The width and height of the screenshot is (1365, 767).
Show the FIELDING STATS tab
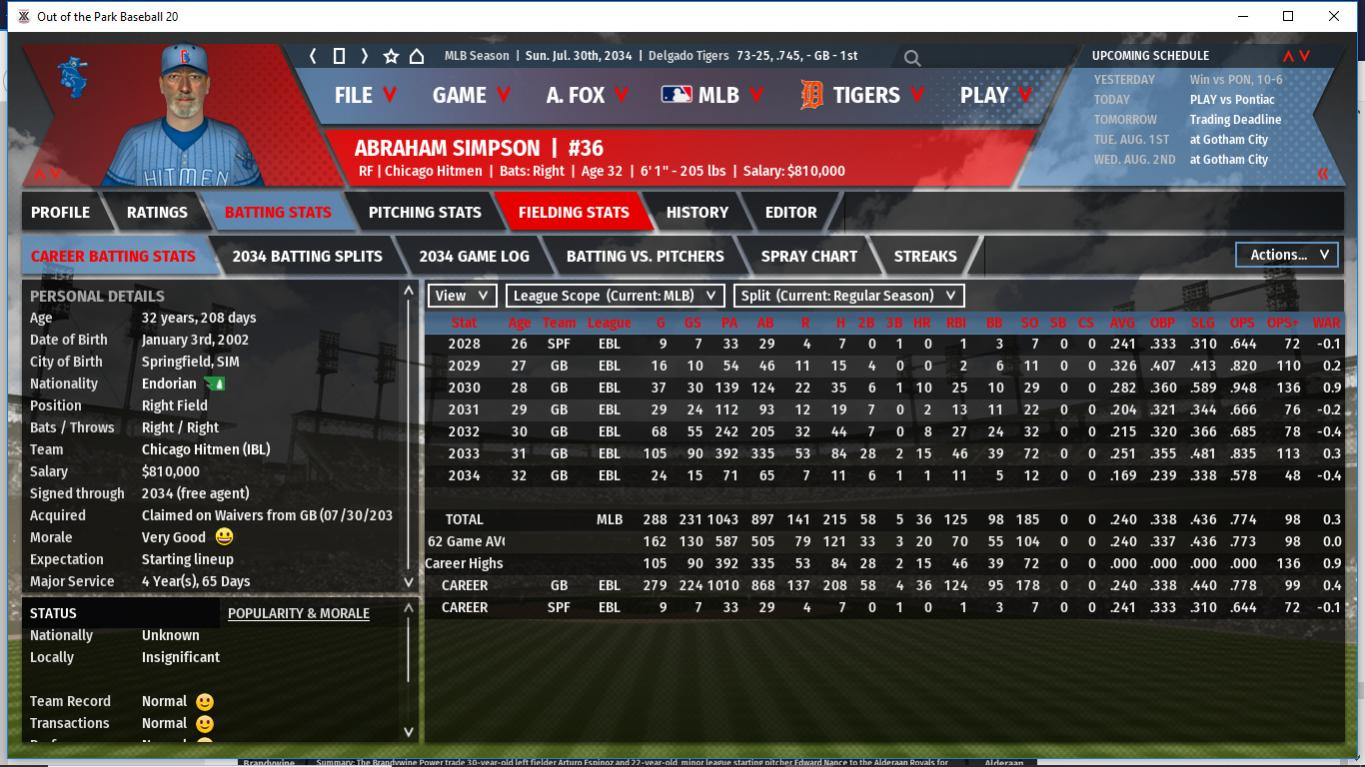tap(573, 212)
